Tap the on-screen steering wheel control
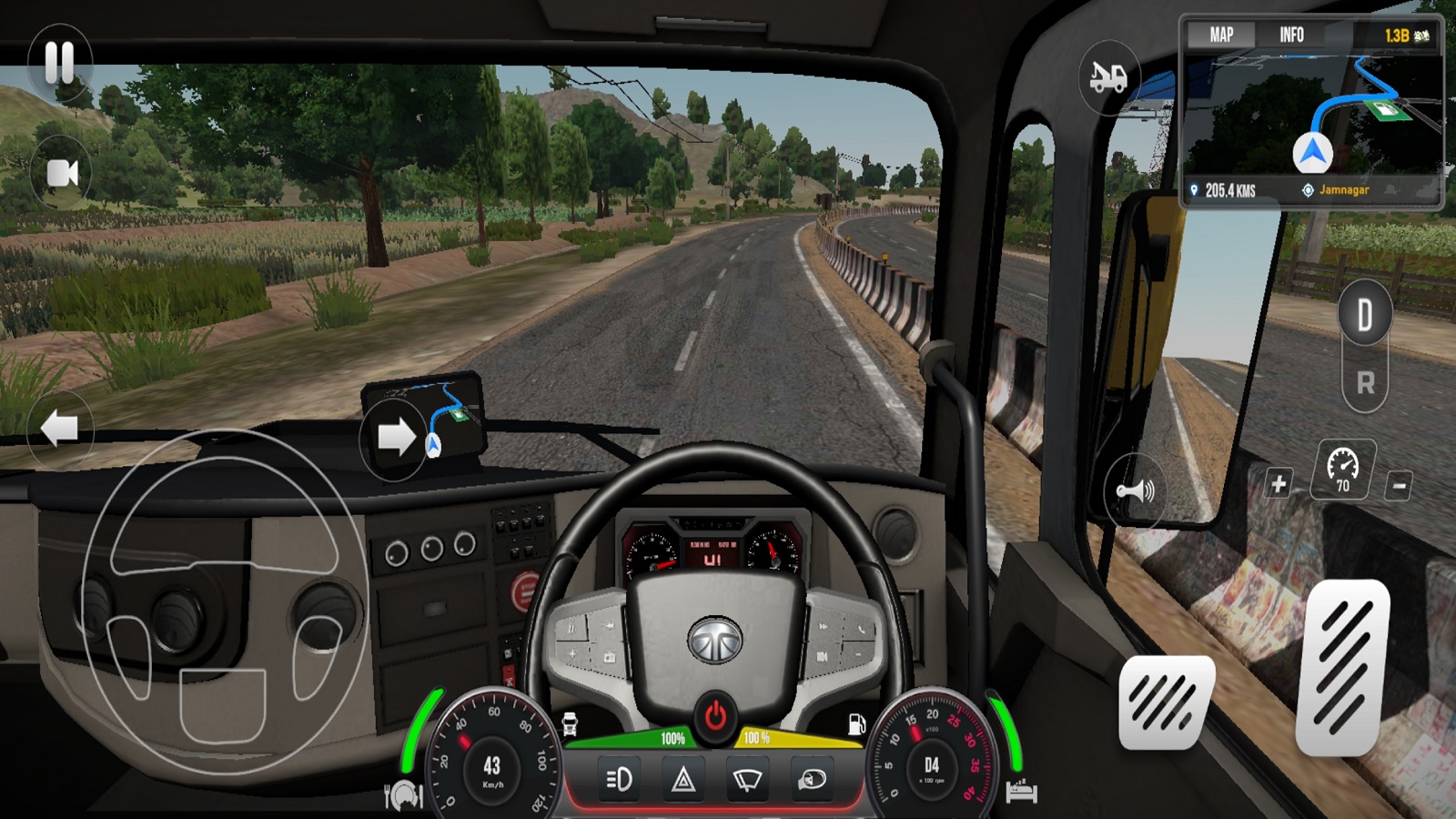Viewport: 1456px width, 819px height. [x=223, y=601]
